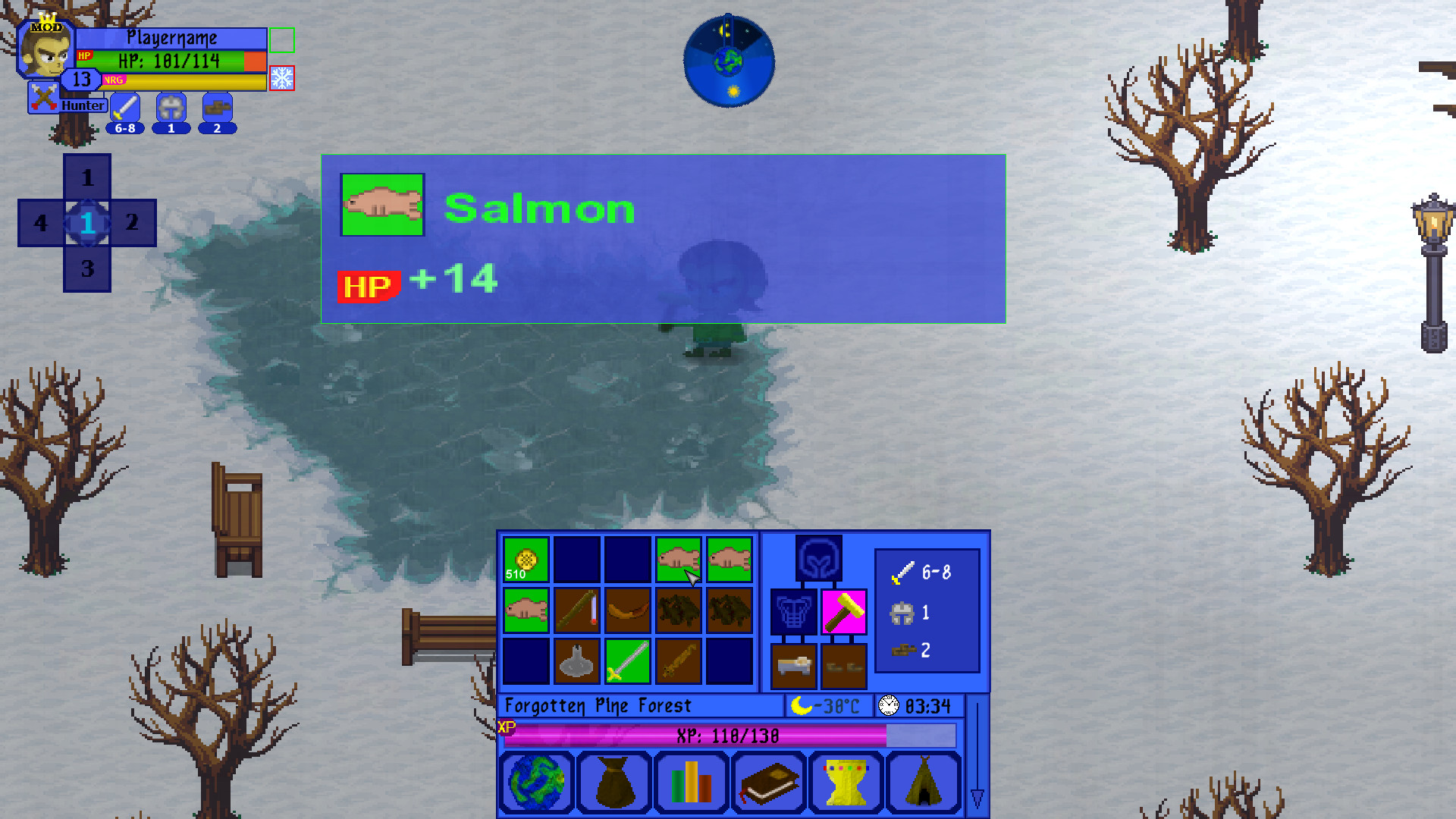Click the clock icon beside 03:34
The width and height of the screenshot is (1456, 819).
coord(887,705)
